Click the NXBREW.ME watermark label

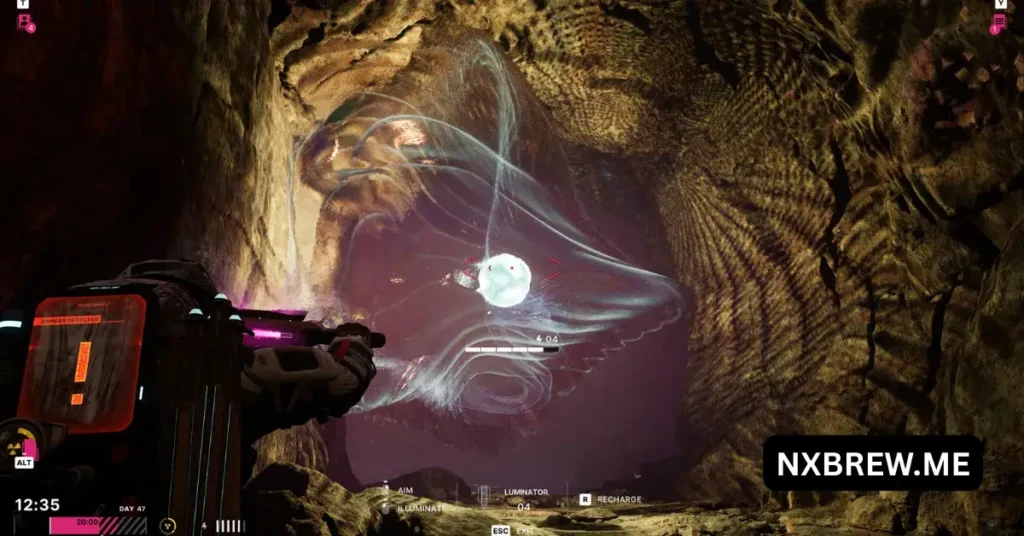click(x=872, y=462)
